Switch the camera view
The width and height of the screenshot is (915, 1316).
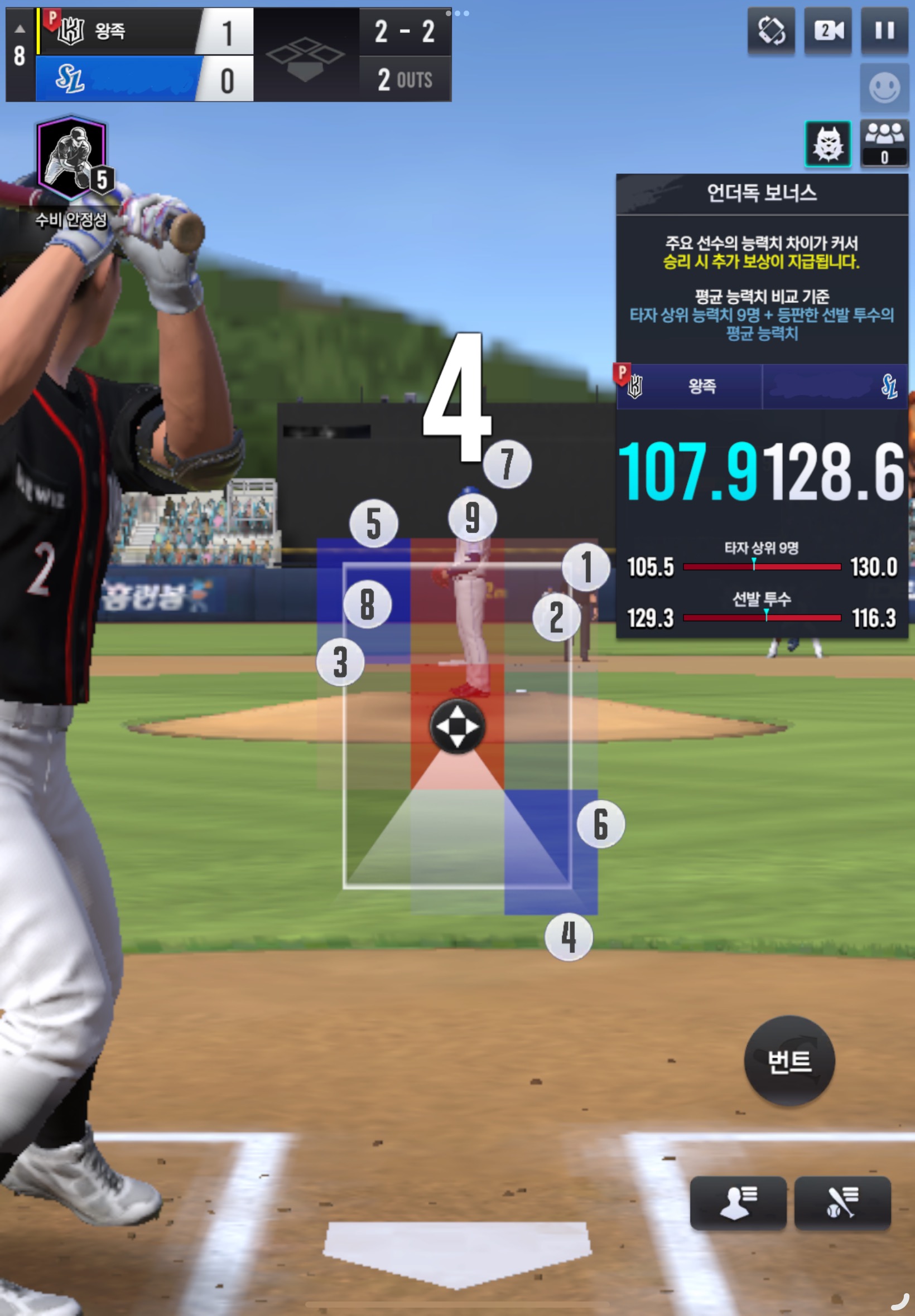tap(827, 31)
